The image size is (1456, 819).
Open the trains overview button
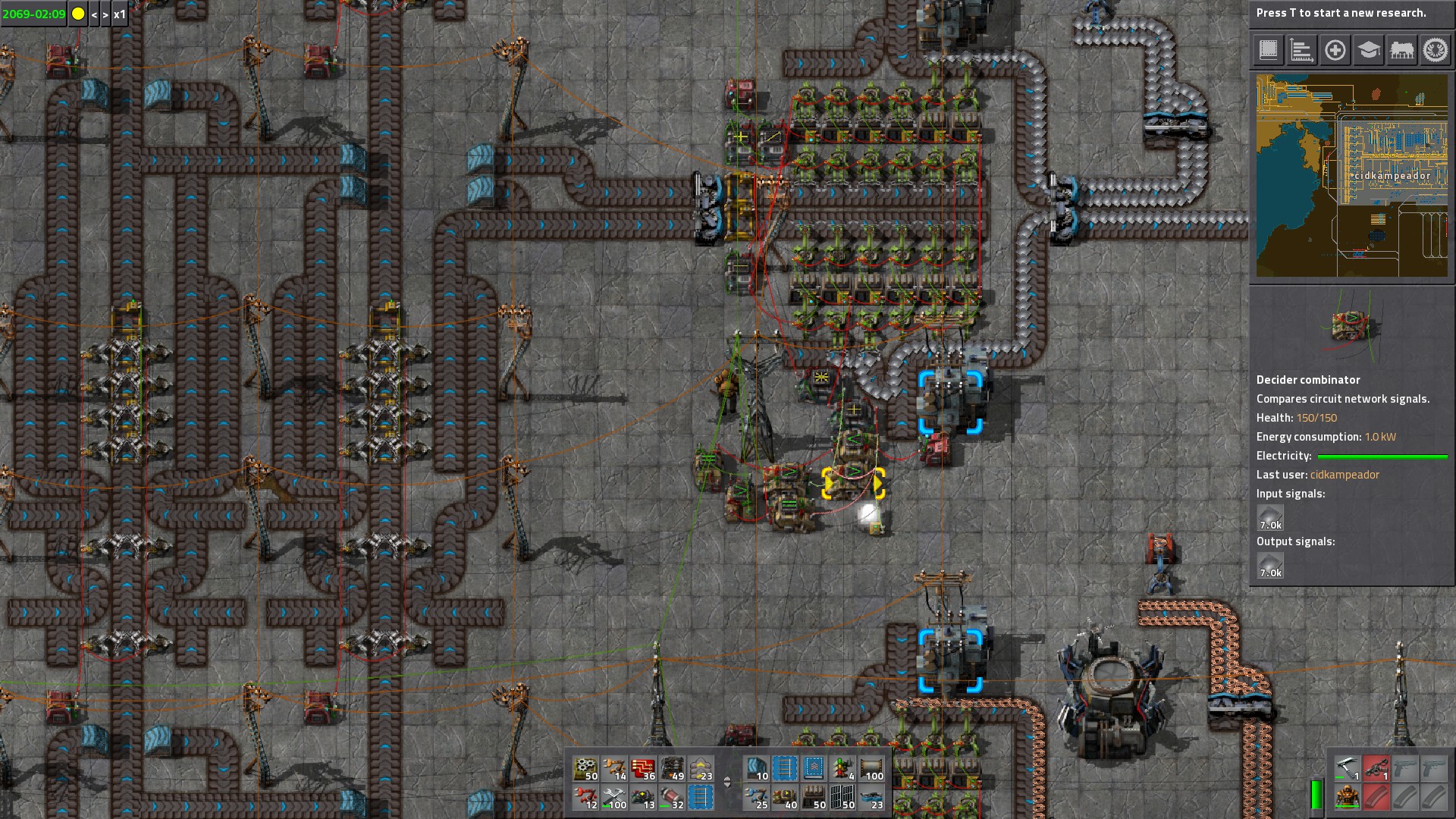click(1401, 51)
